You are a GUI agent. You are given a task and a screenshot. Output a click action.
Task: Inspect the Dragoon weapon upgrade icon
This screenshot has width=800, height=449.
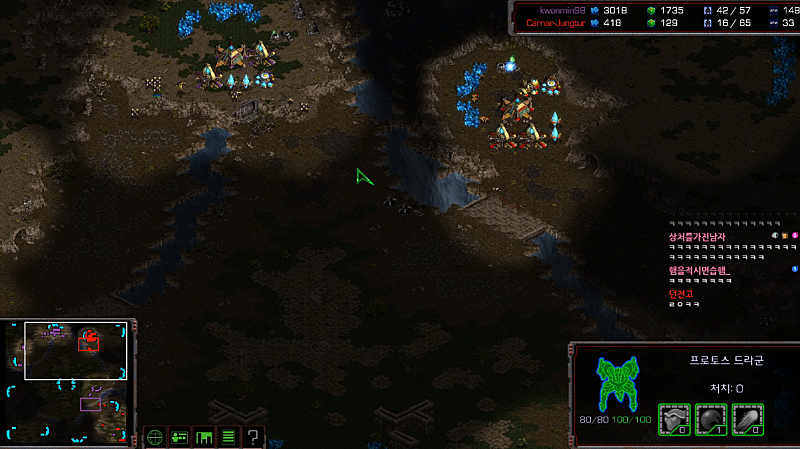pos(746,417)
